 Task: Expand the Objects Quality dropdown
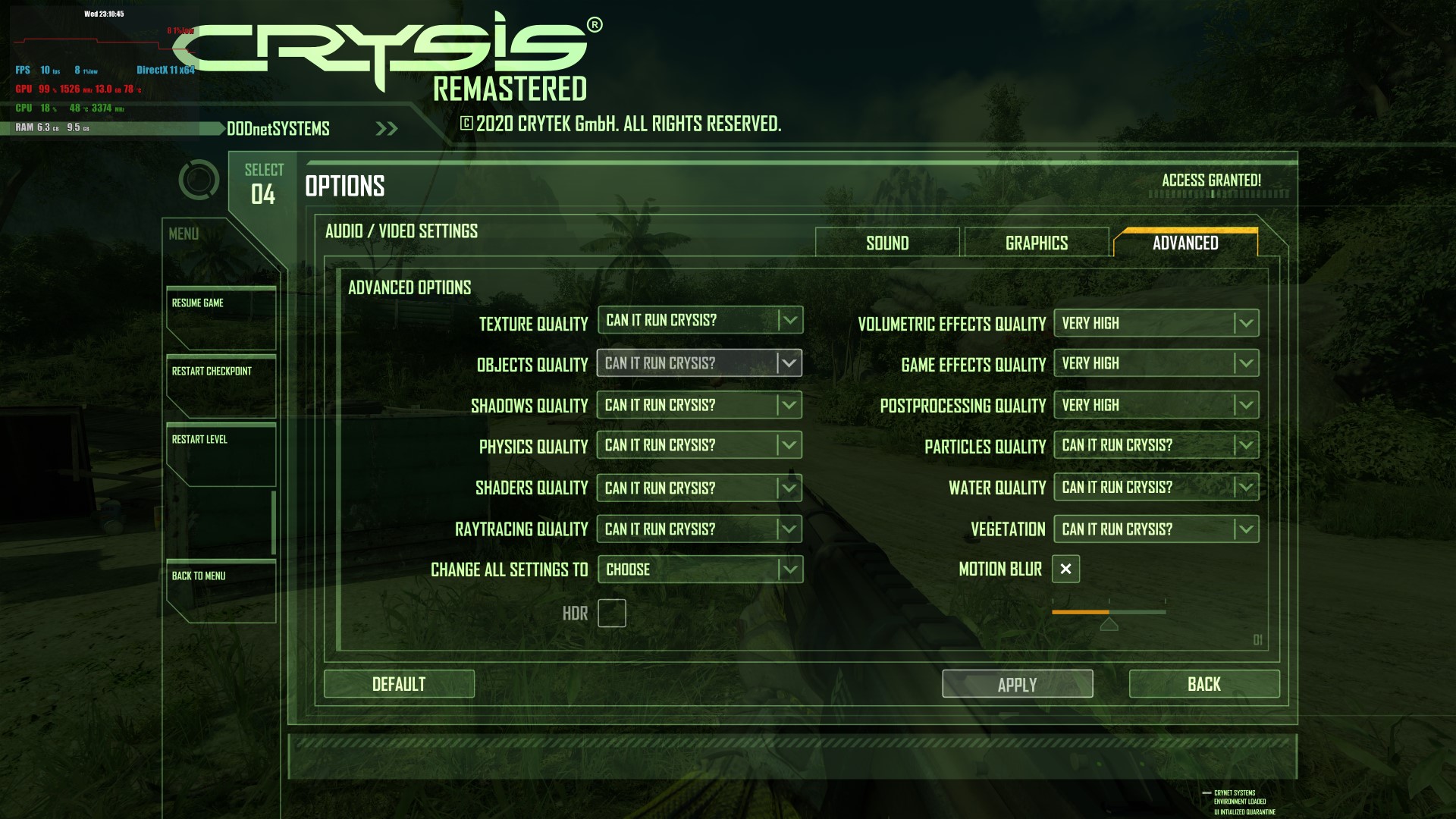700,363
